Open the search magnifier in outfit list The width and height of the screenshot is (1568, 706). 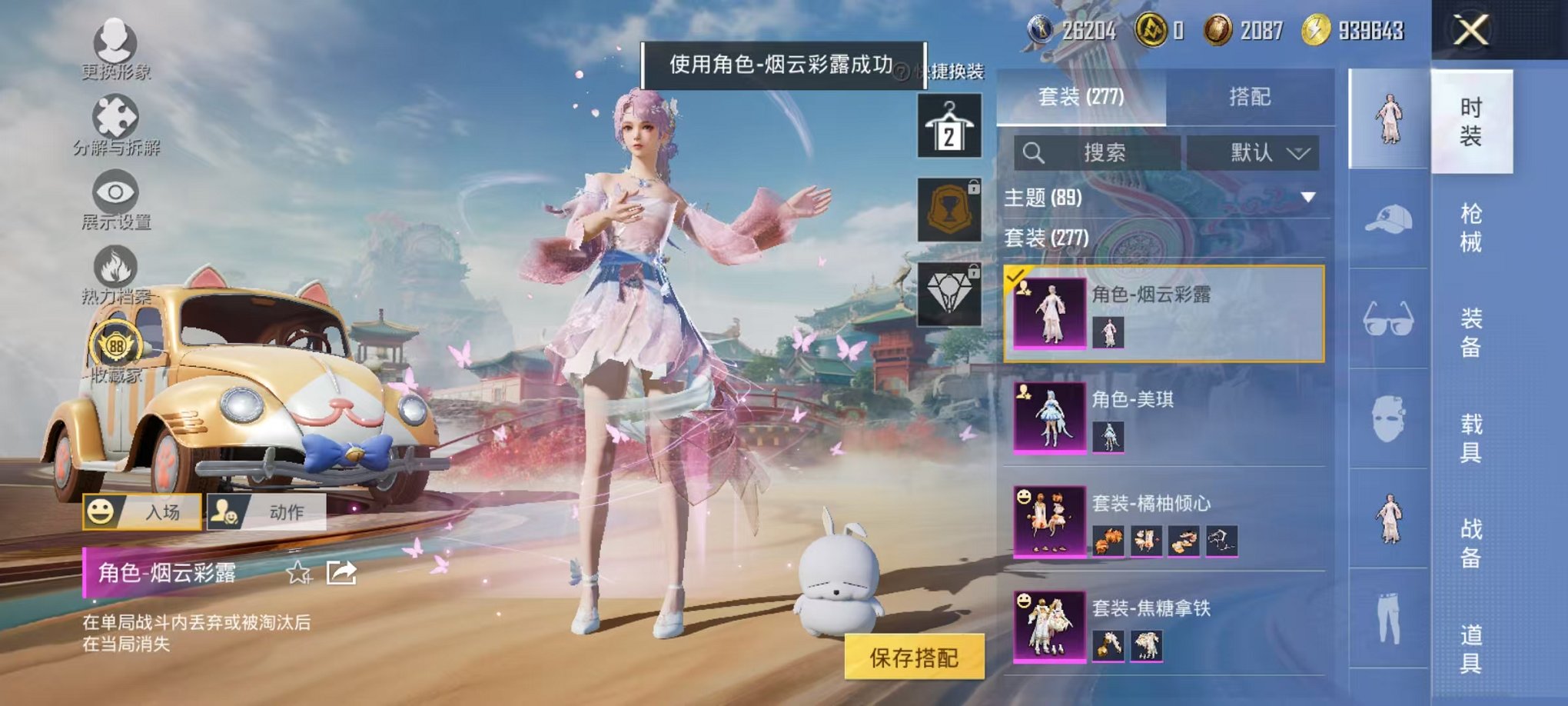[1032, 152]
